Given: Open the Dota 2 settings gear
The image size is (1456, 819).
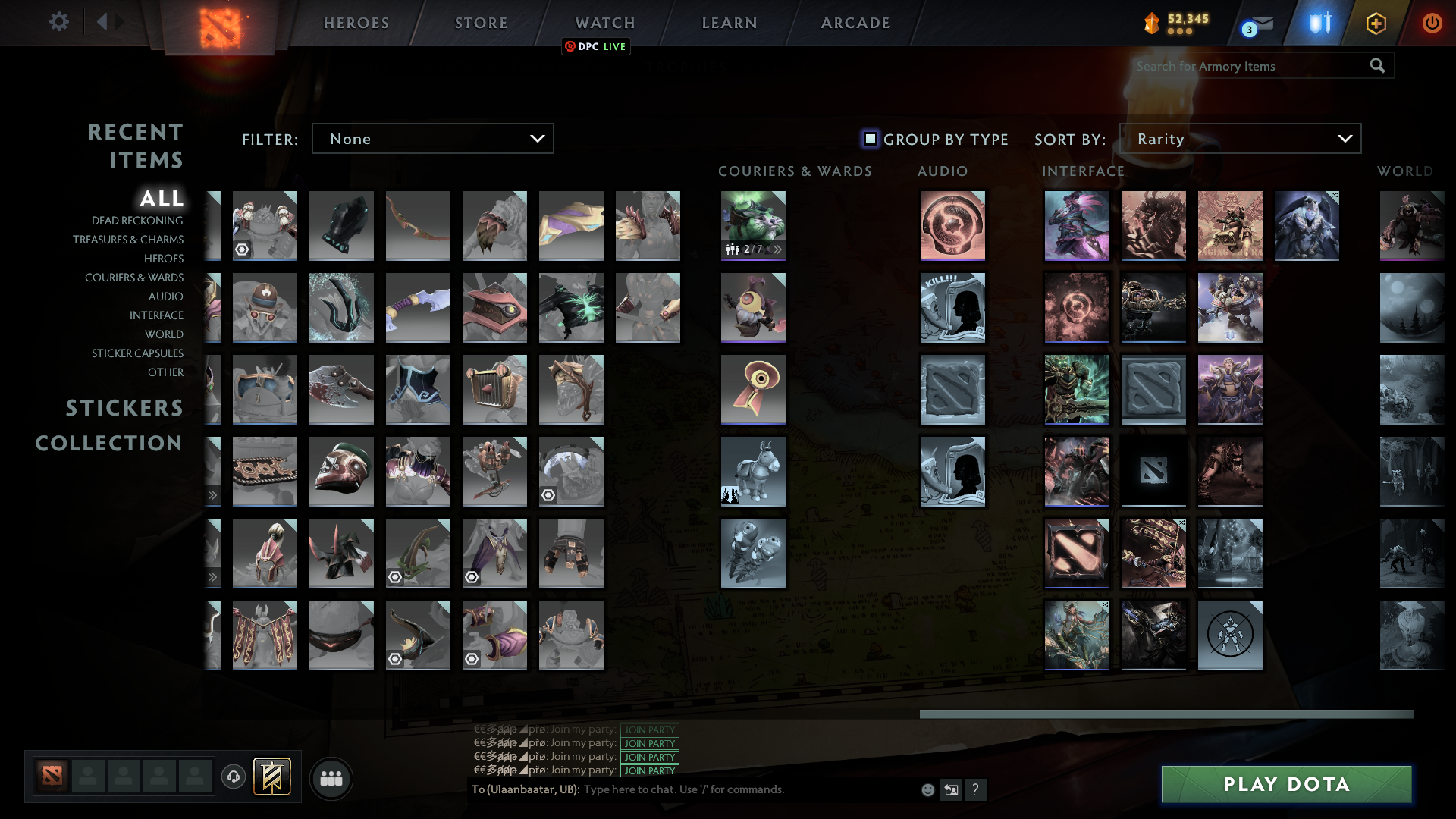Looking at the screenshot, I should [59, 22].
